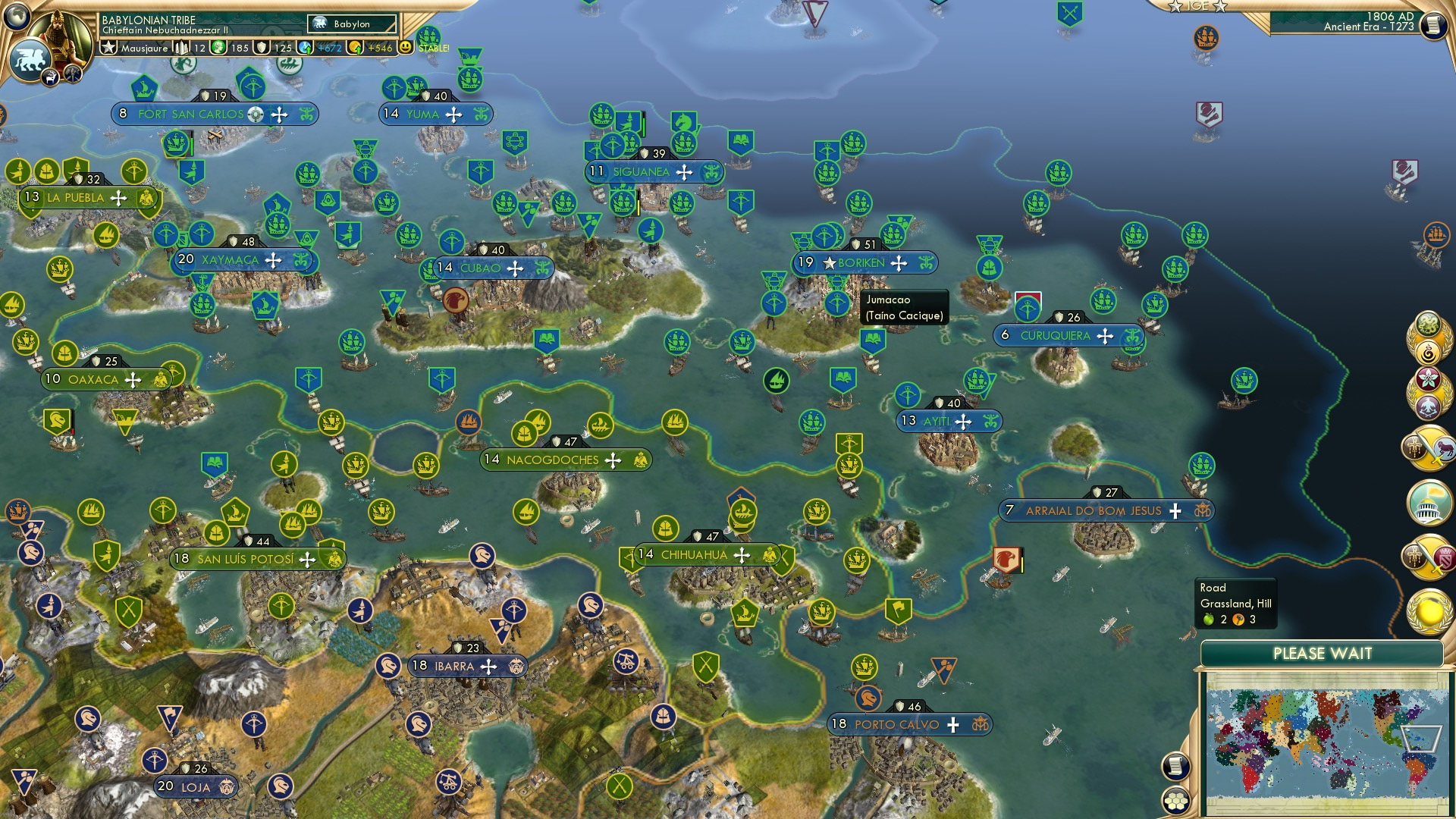The height and width of the screenshot is (819, 1456).
Task: Click the Curuquiera city banner name
Action: [1056, 334]
